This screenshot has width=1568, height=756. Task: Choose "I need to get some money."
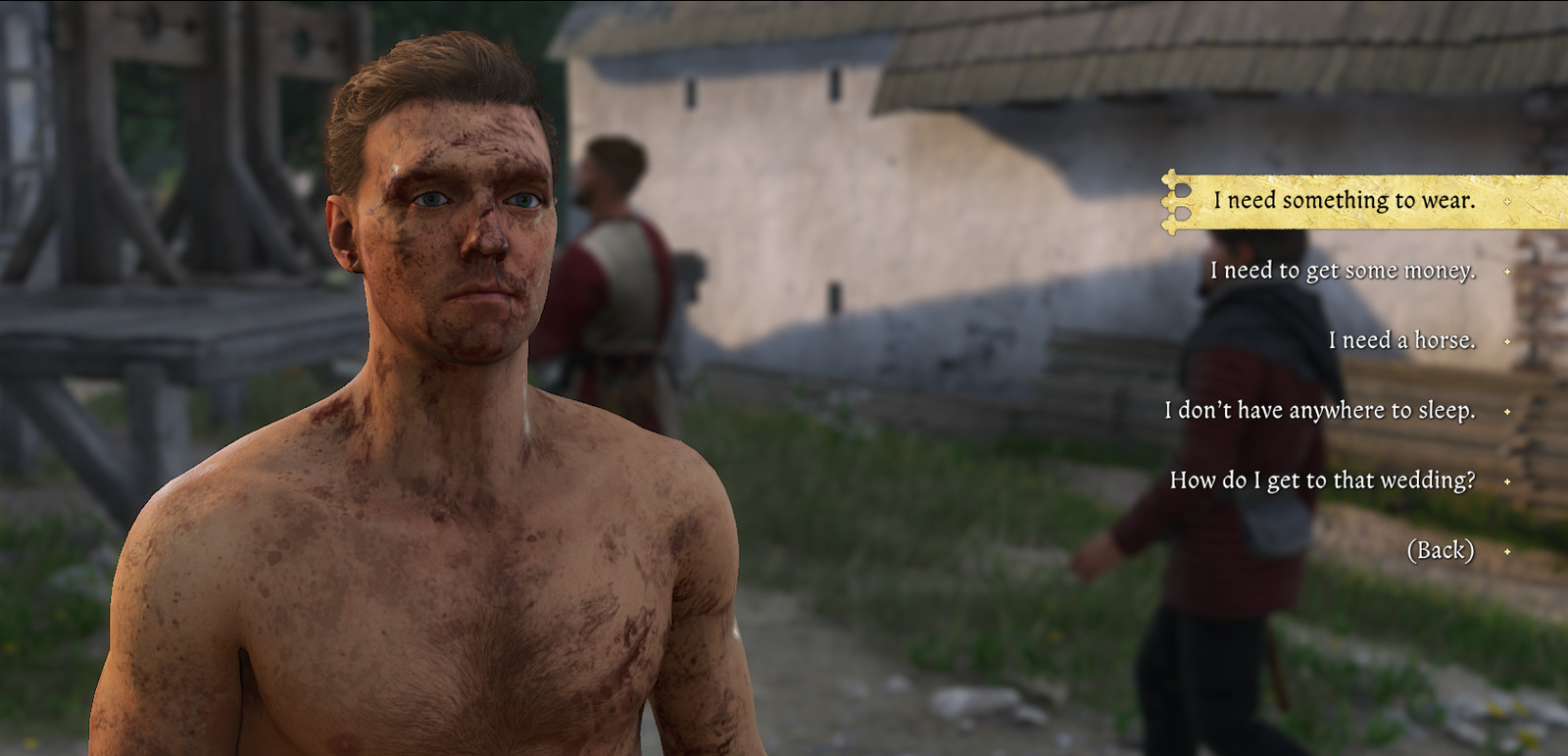click(x=1343, y=271)
